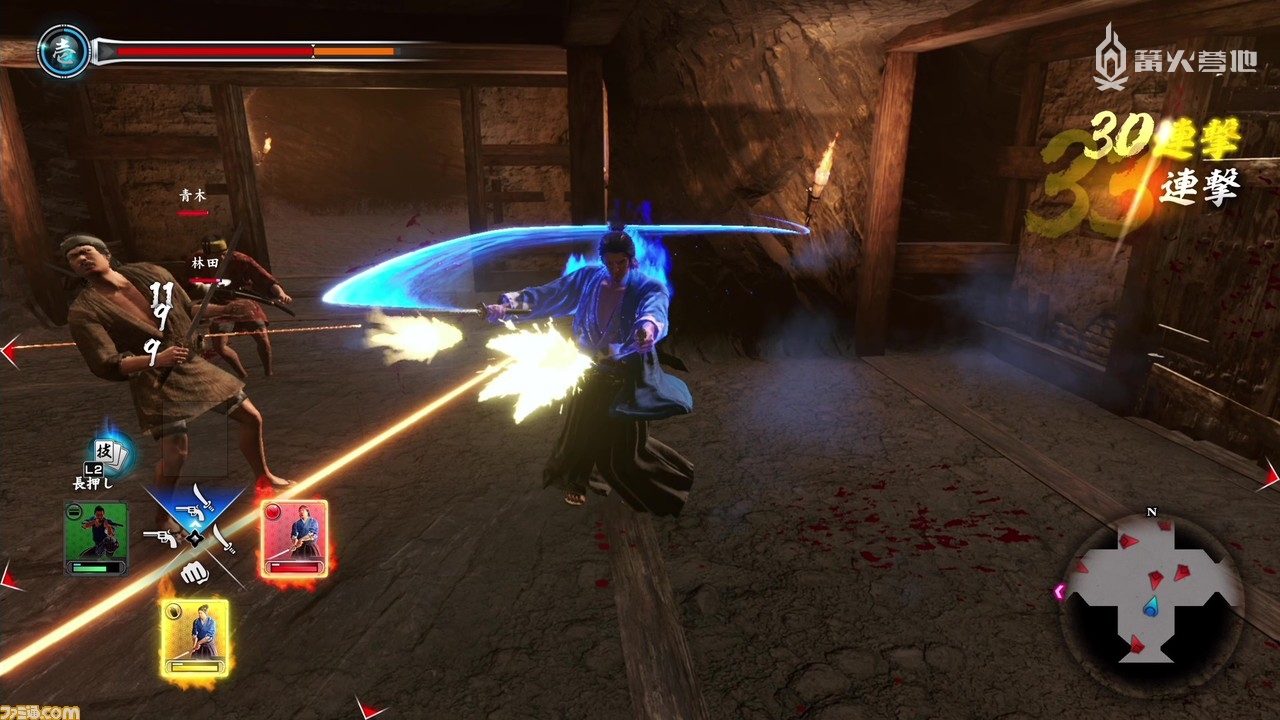Select the green trooper card
Screen dimensions: 1280x720
pos(96,538)
